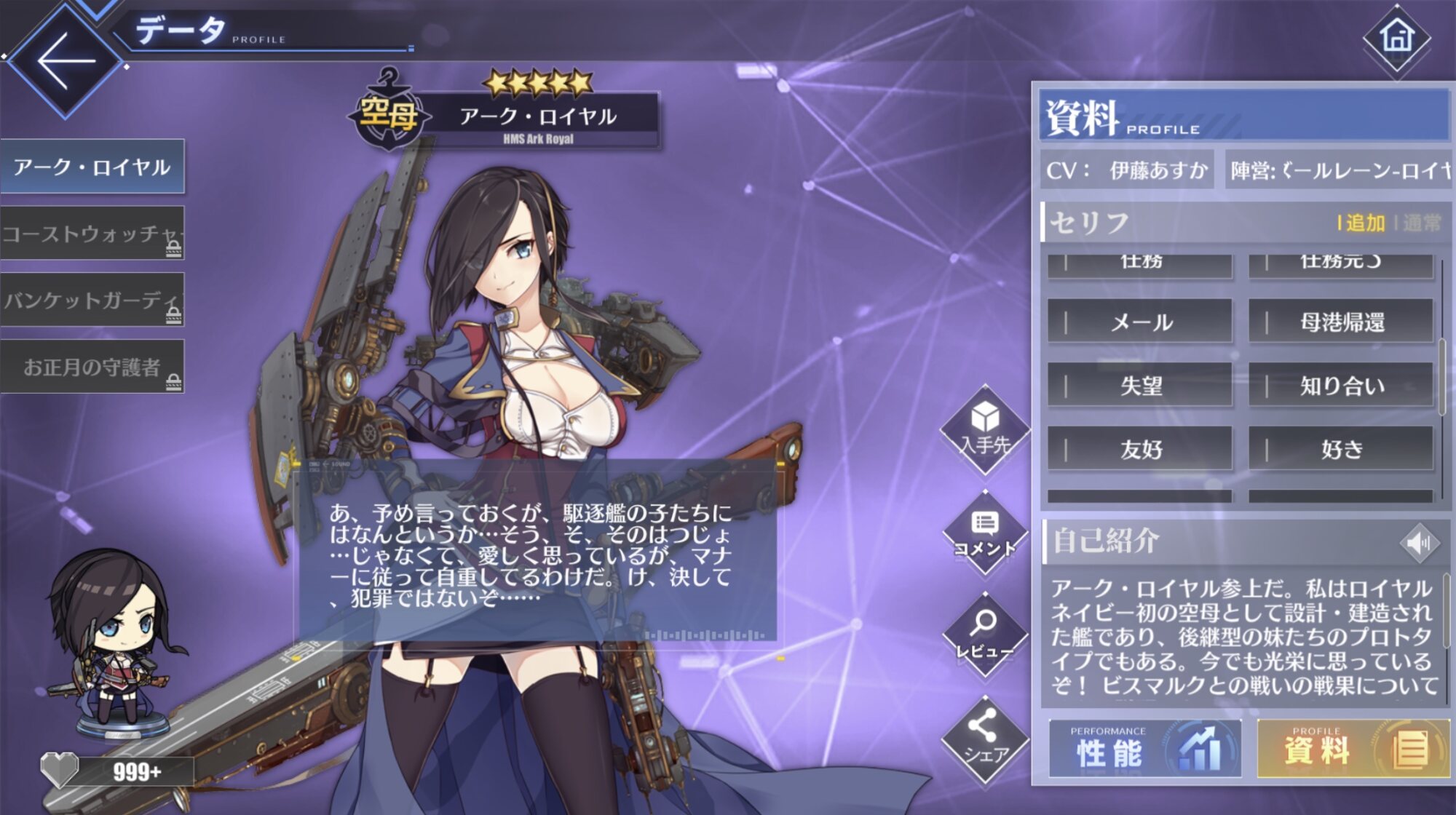The image size is (1456, 815).
Task: Play the 母港帰還 voice line
Action: pos(1341,322)
